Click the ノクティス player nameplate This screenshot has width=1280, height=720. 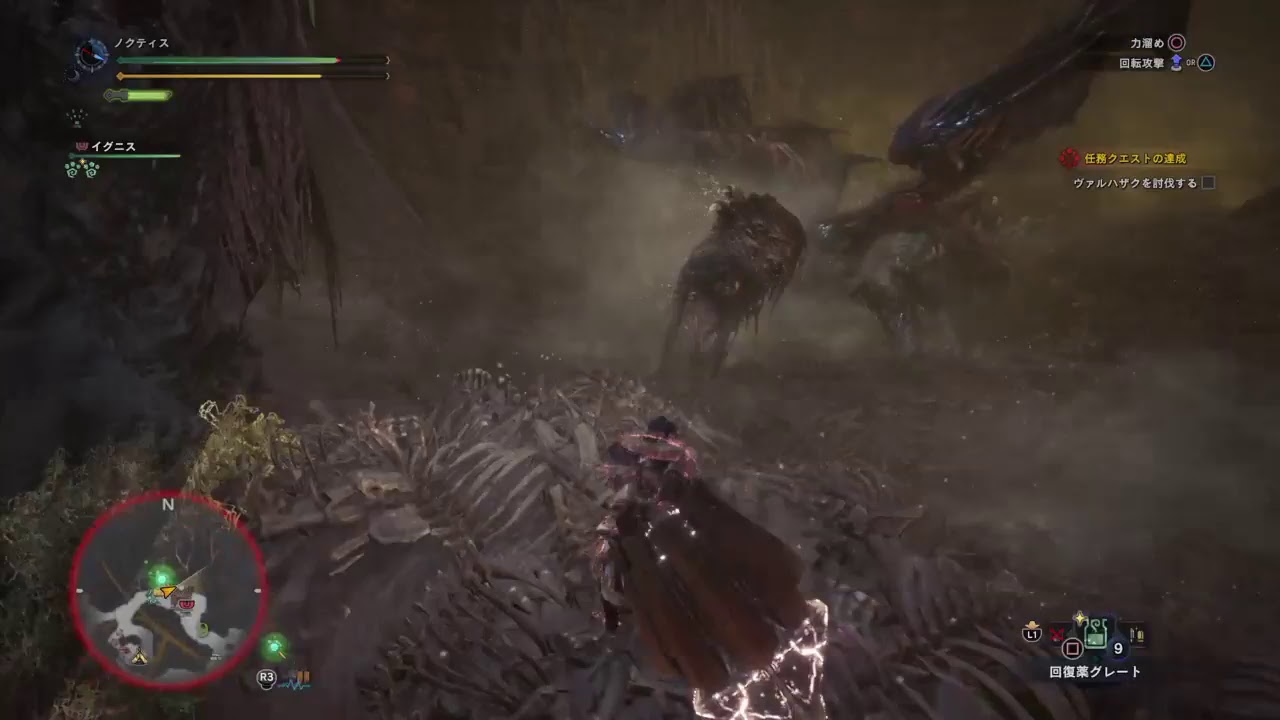point(142,43)
